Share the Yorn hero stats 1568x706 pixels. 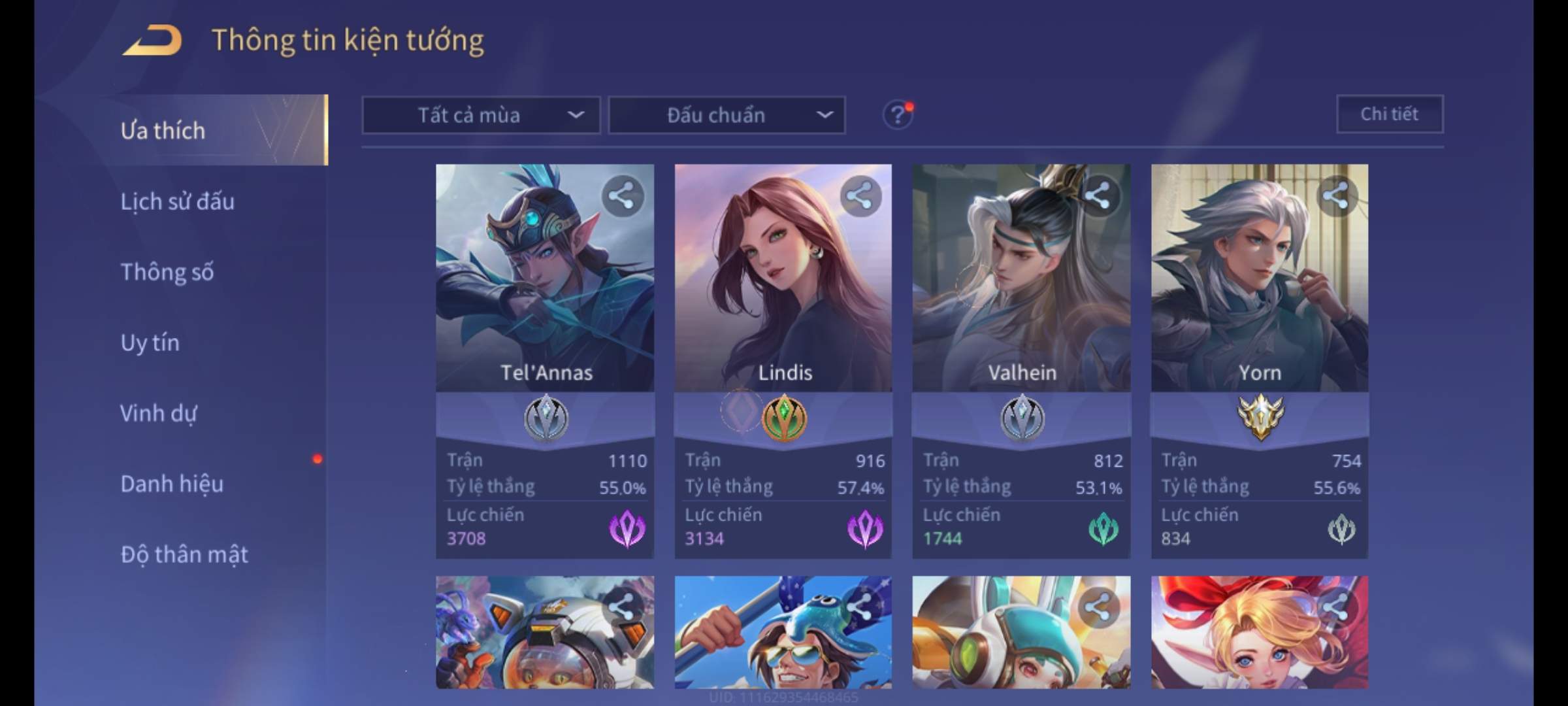(x=1336, y=195)
